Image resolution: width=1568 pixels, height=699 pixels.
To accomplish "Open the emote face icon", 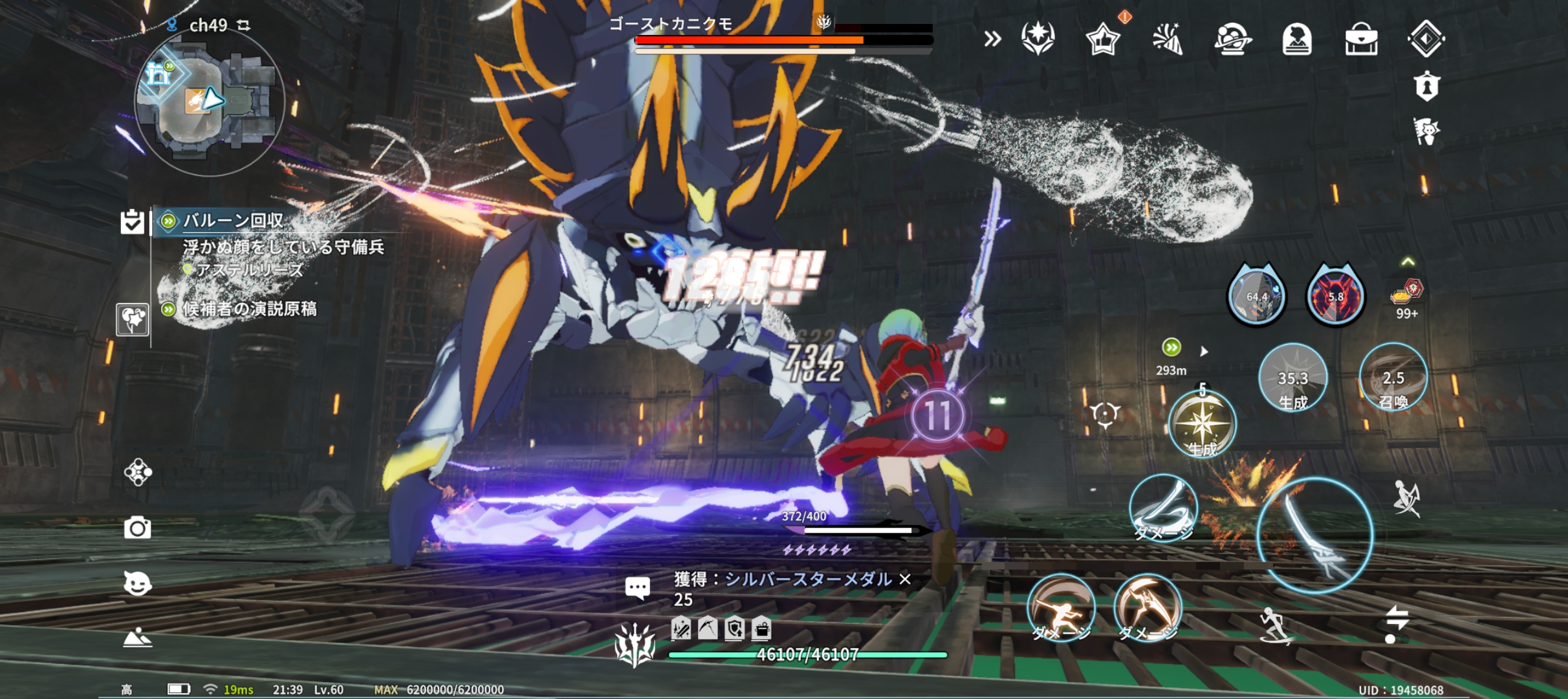I will tap(137, 583).
